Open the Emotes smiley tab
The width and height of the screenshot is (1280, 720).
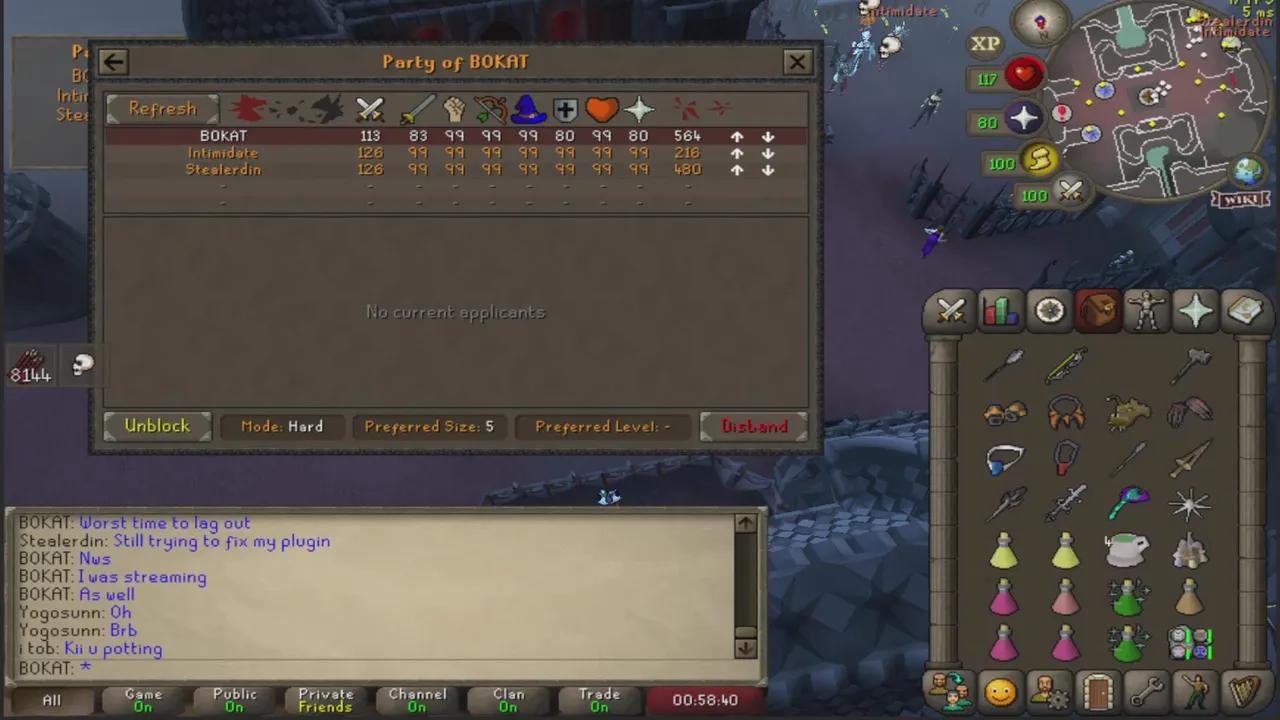pos(1000,690)
